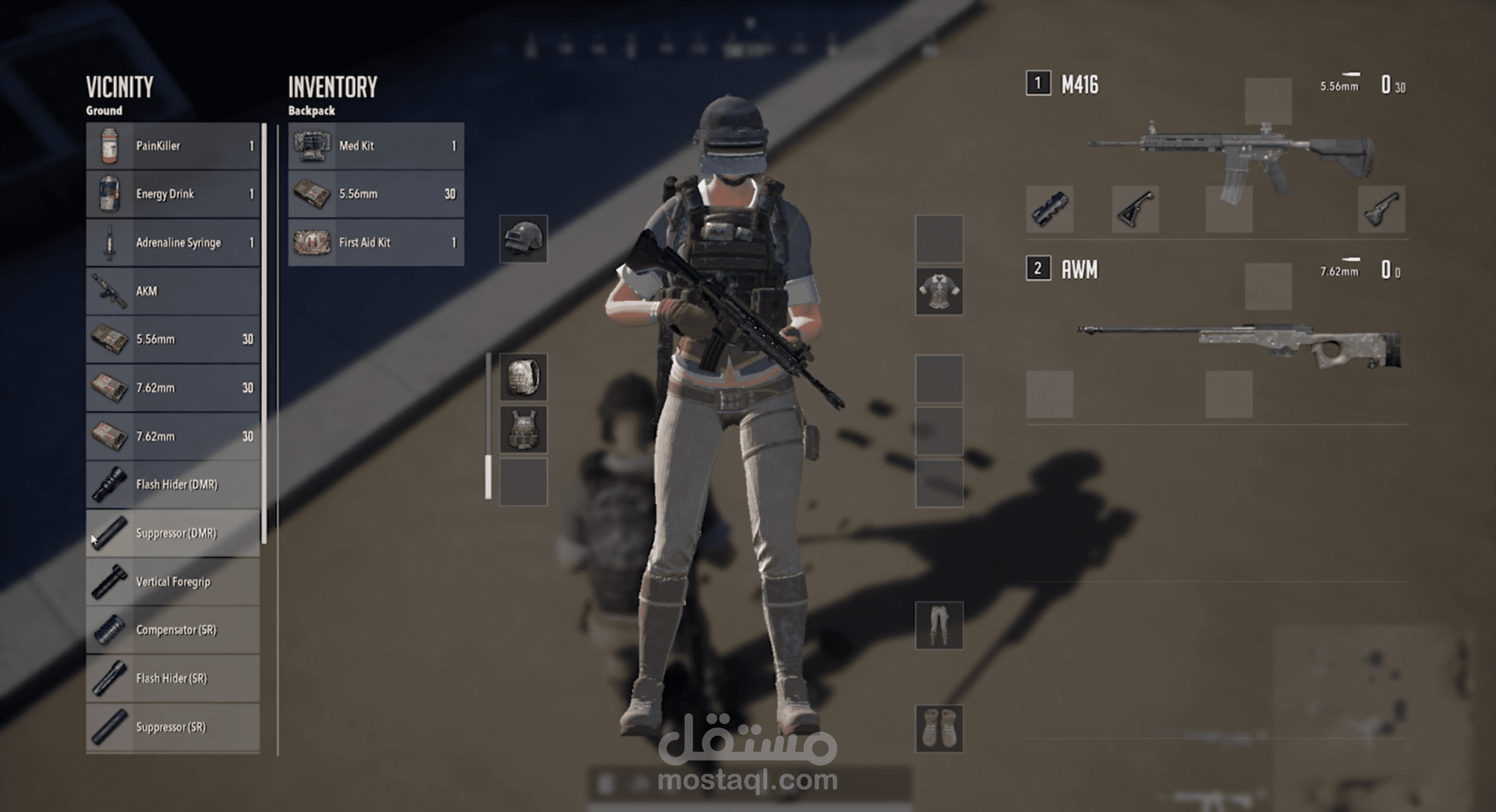Pick the Energy Drink item icon
1496x812 pixels.
click(x=108, y=194)
